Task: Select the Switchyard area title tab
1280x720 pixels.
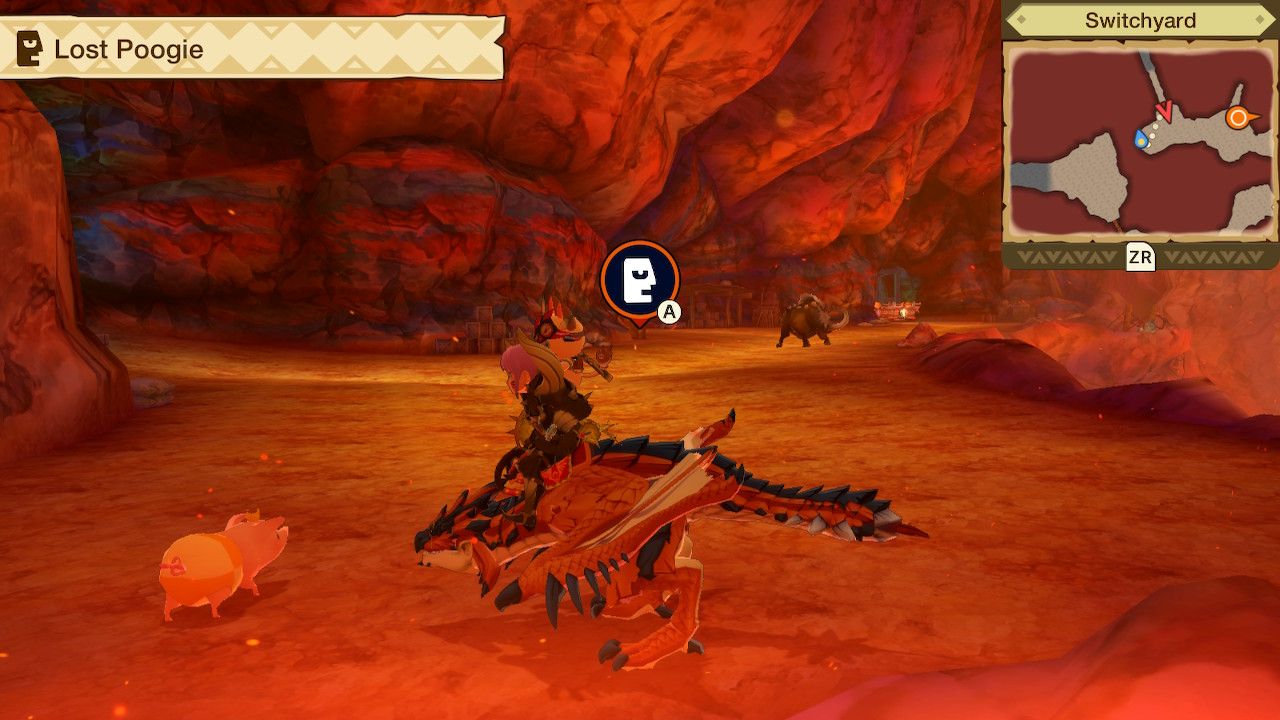Action: [x=1139, y=19]
